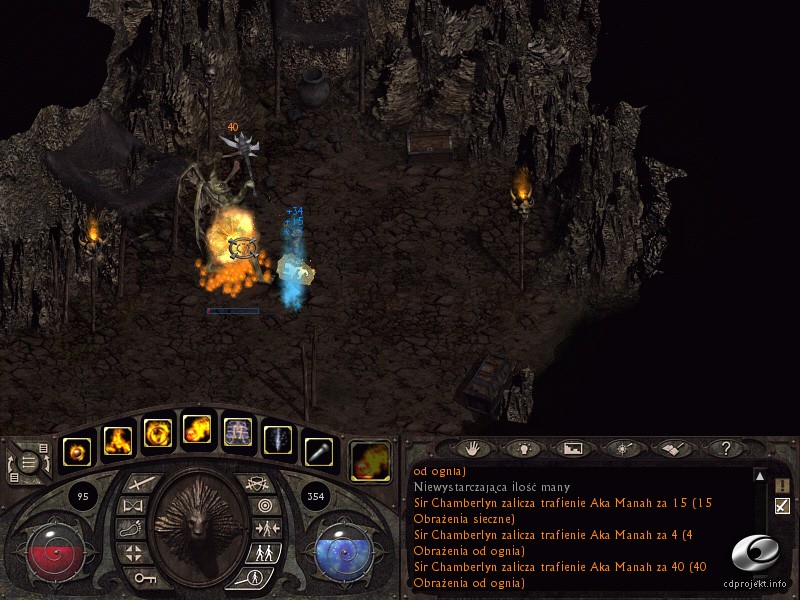Open the map picture icon

(572, 449)
